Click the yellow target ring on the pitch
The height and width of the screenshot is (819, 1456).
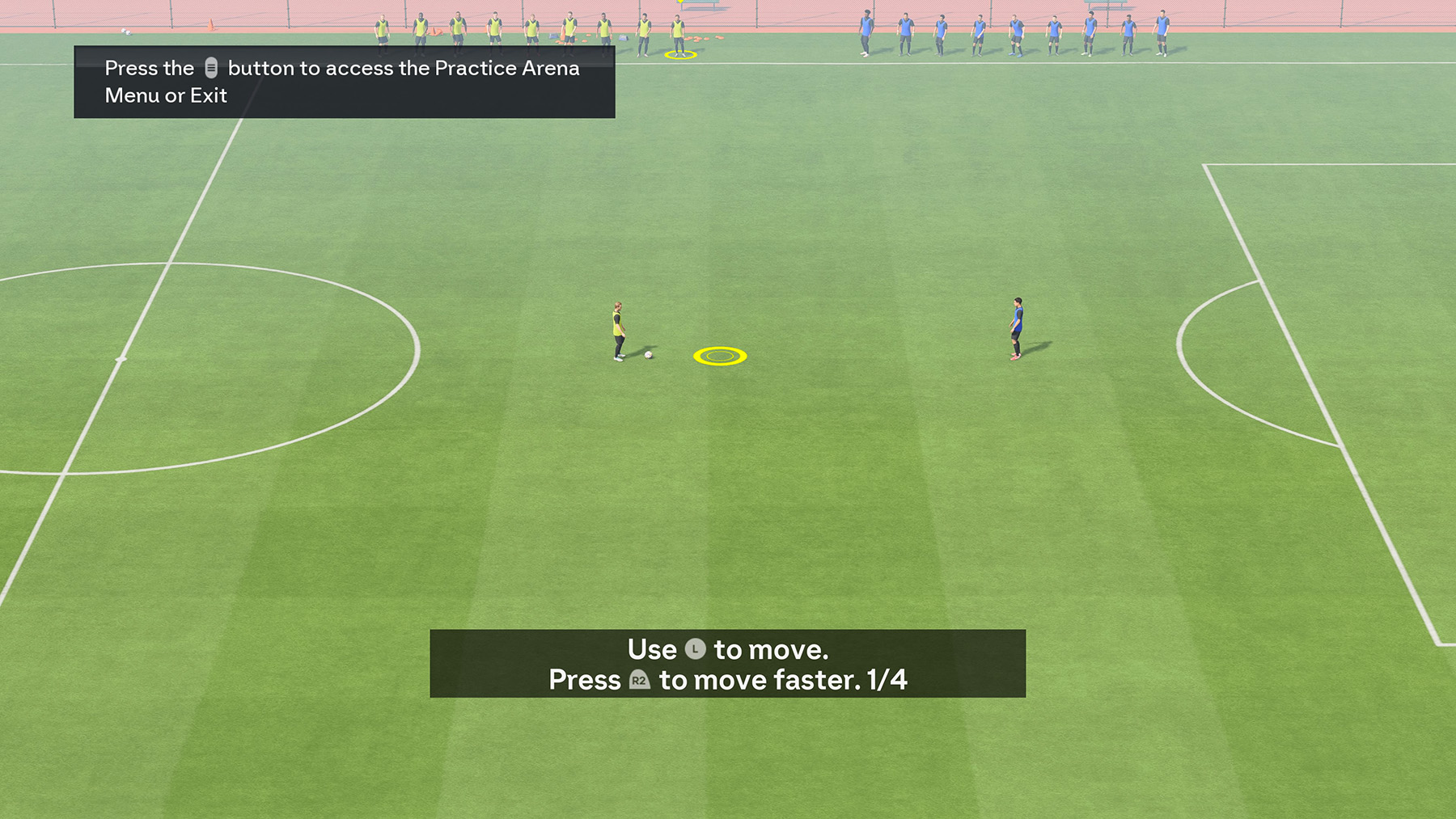[x=718, y=355]
